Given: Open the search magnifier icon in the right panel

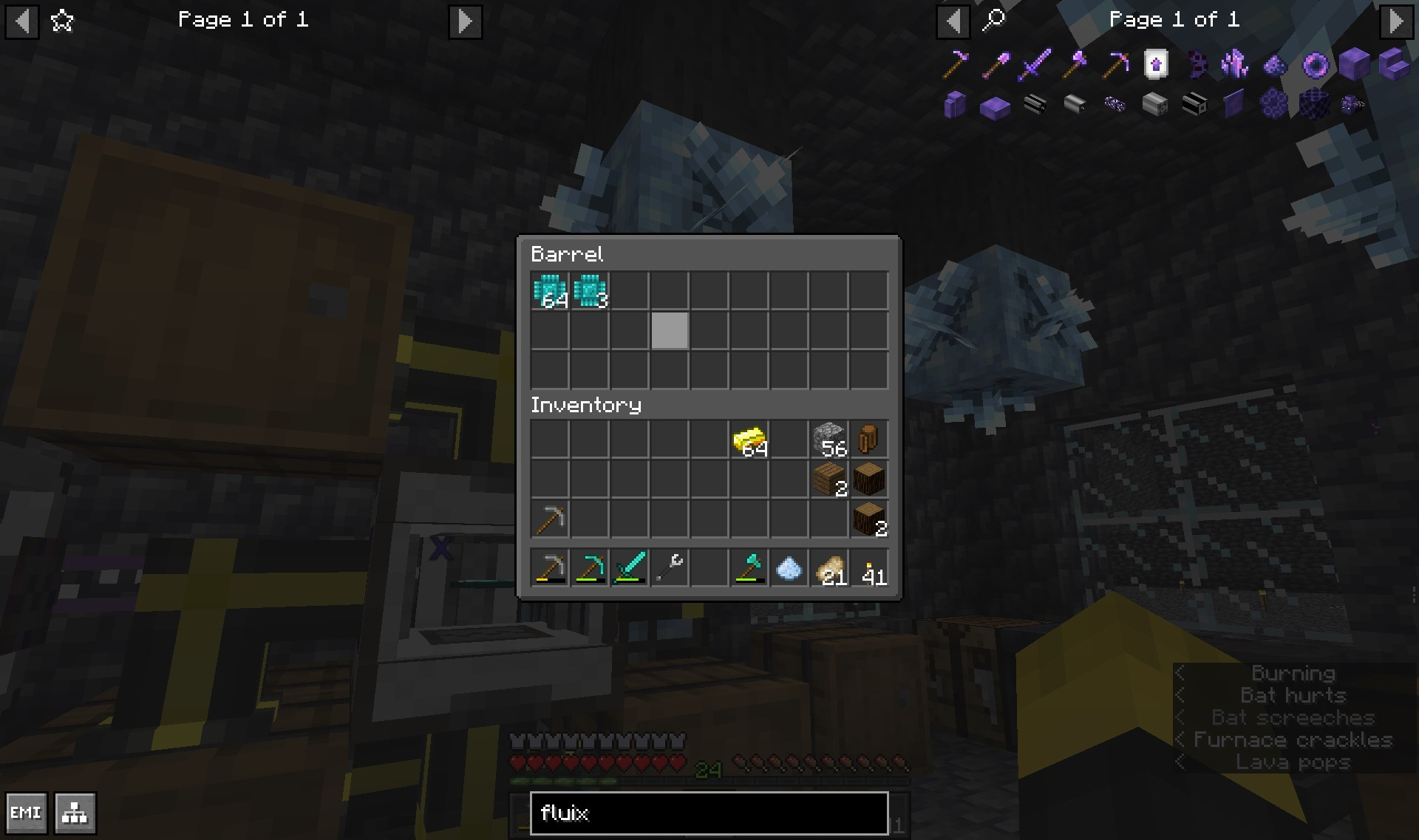Looking at the screenshot, I should click(x=994, y=20).
